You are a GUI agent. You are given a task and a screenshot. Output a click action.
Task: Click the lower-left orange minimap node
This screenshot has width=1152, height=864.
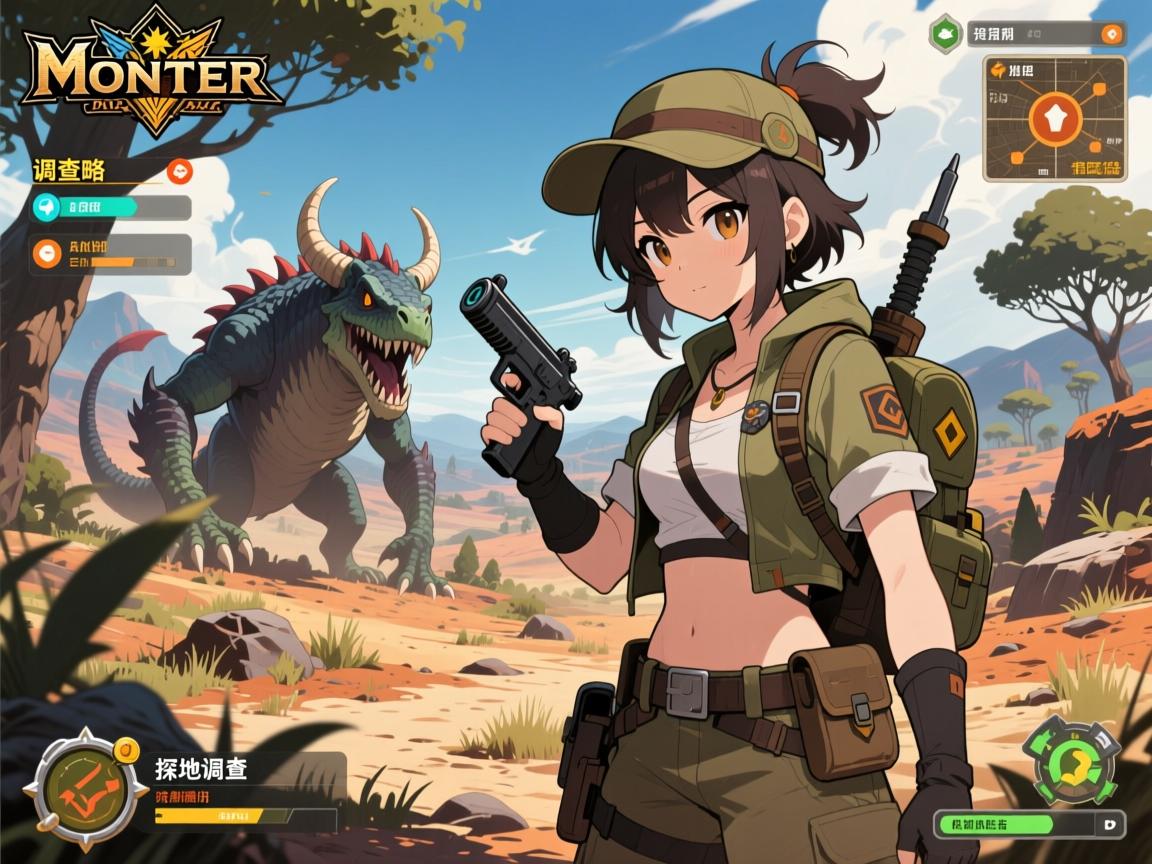1015,156
